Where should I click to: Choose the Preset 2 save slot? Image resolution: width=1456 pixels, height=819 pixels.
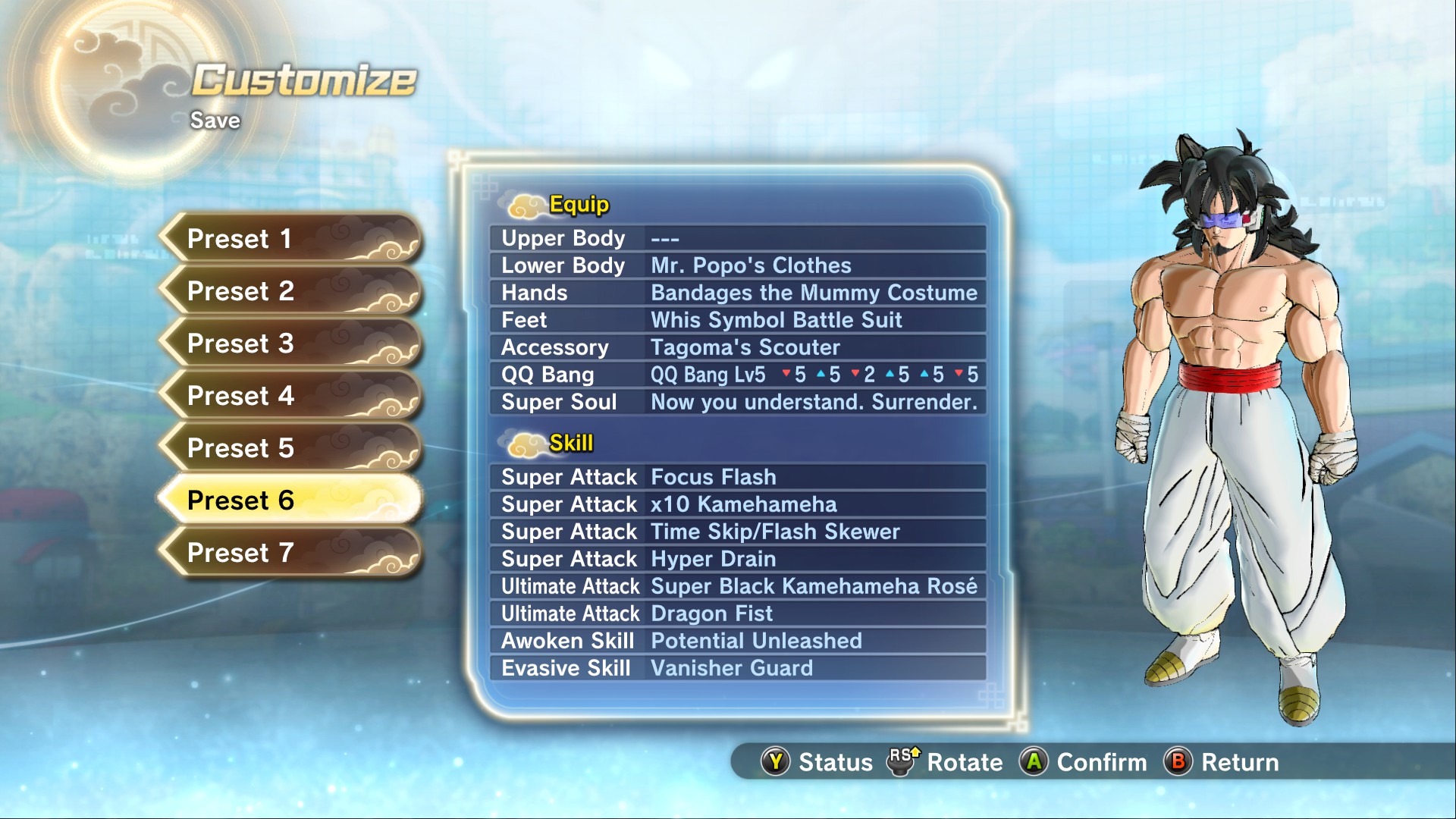click(290, 291)
